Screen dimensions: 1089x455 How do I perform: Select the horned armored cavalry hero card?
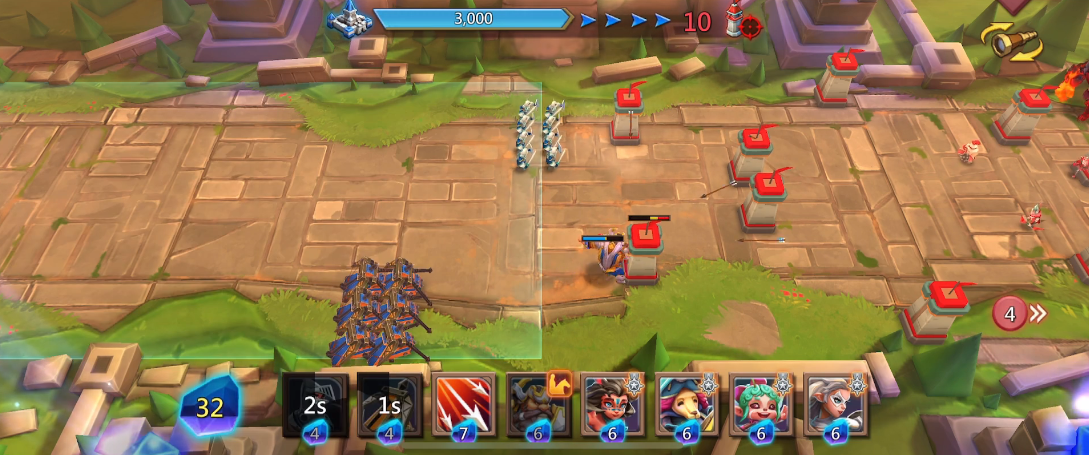538,405
